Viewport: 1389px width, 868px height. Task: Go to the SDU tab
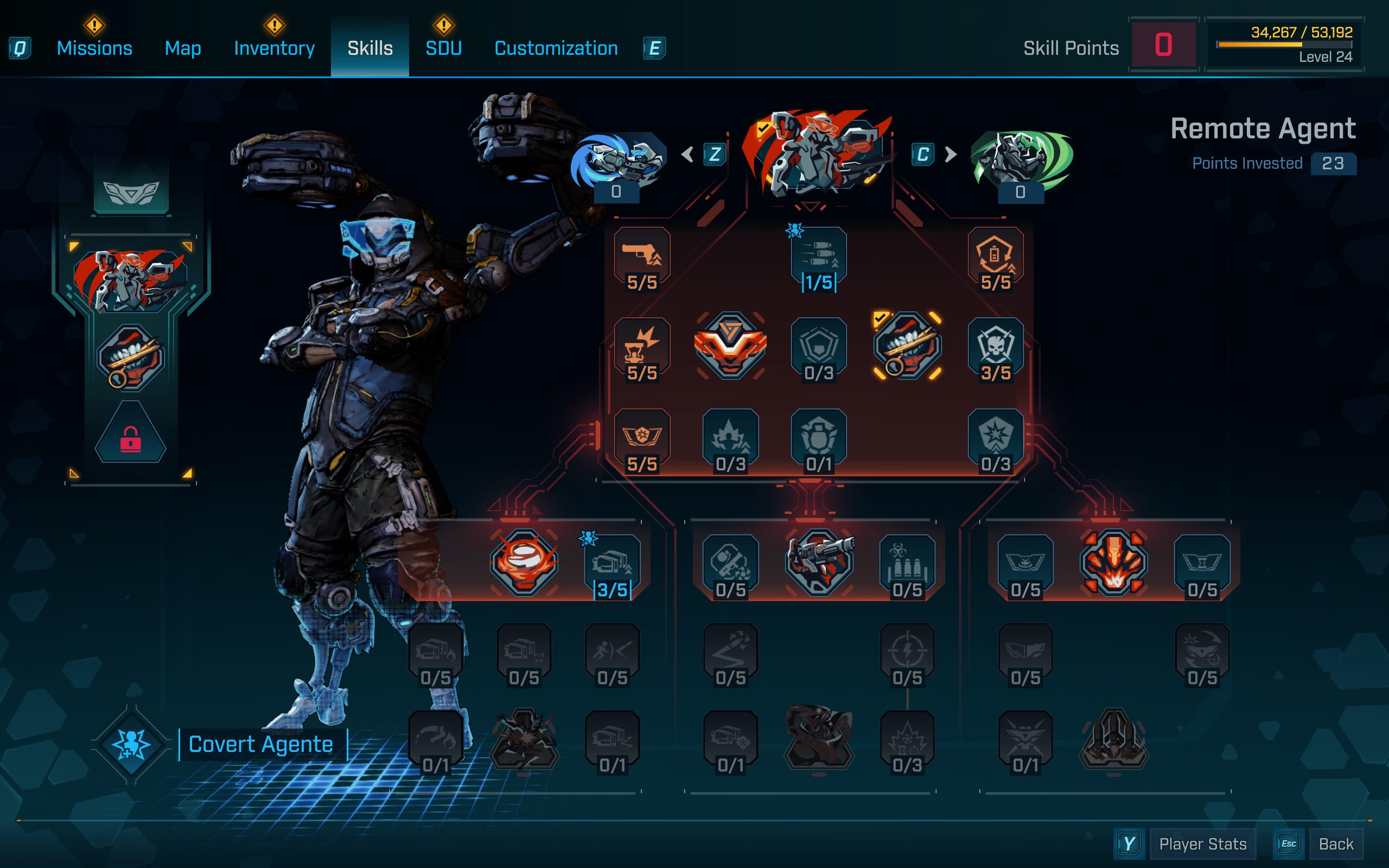click(443, 48)
